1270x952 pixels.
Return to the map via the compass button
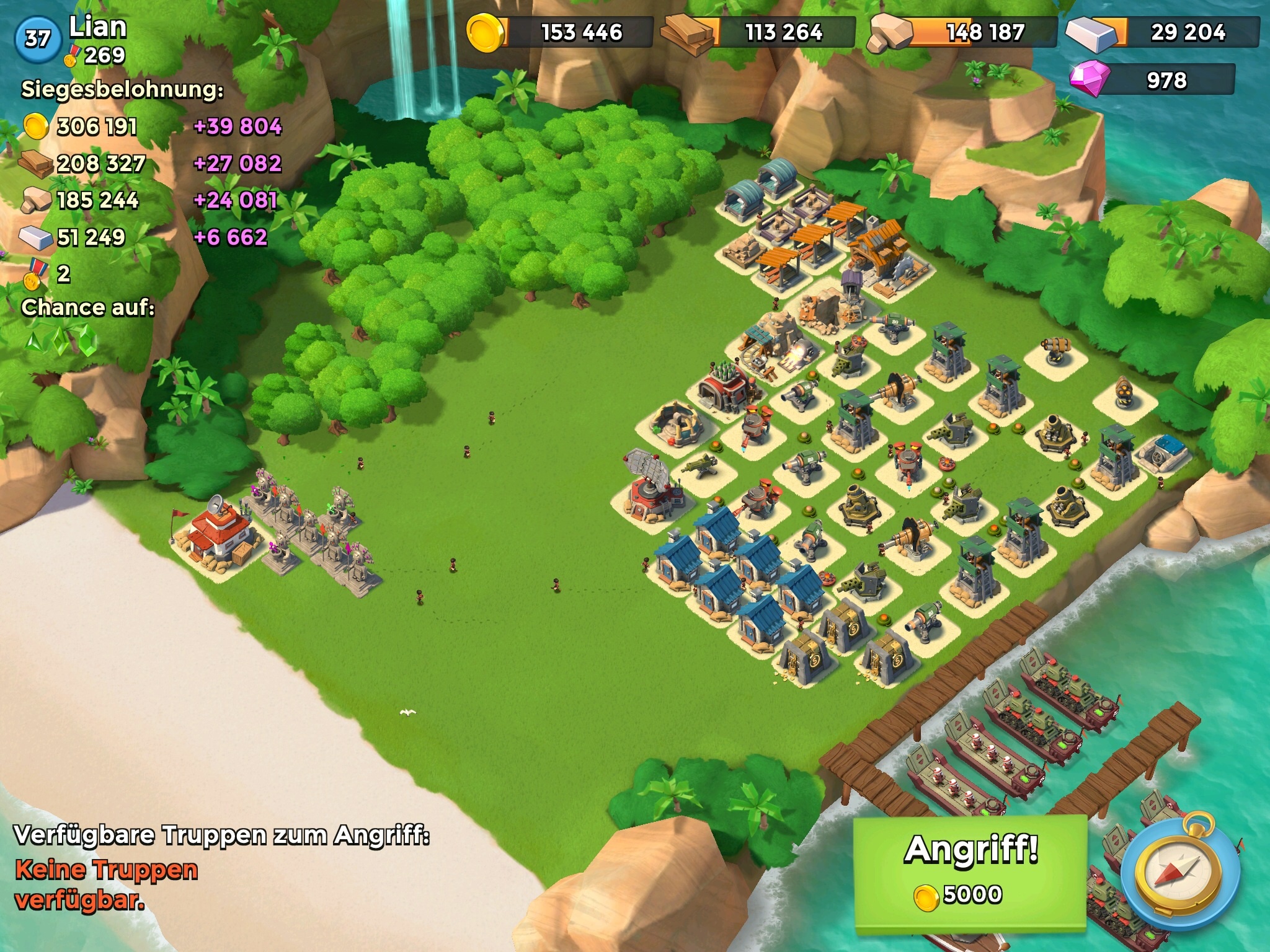[x=1181, y=878]
